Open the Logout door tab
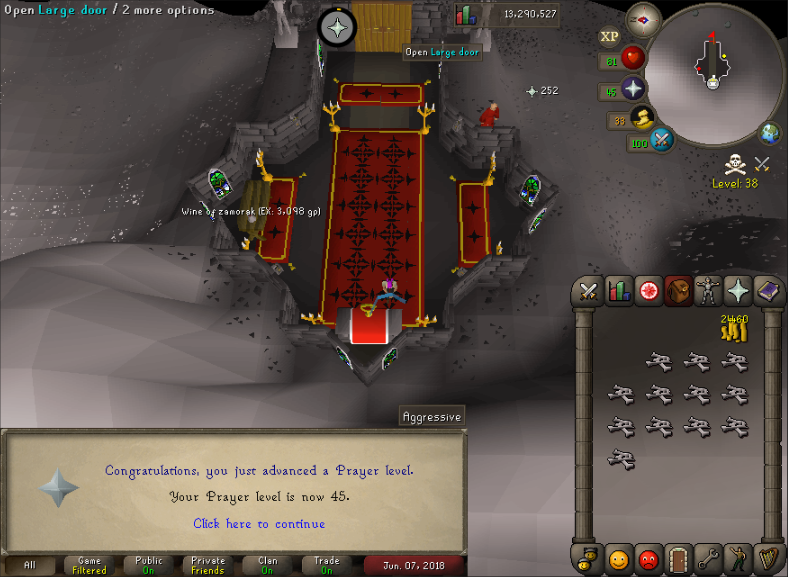The width and height of the screenshot is (788, 577). [679, 558]
